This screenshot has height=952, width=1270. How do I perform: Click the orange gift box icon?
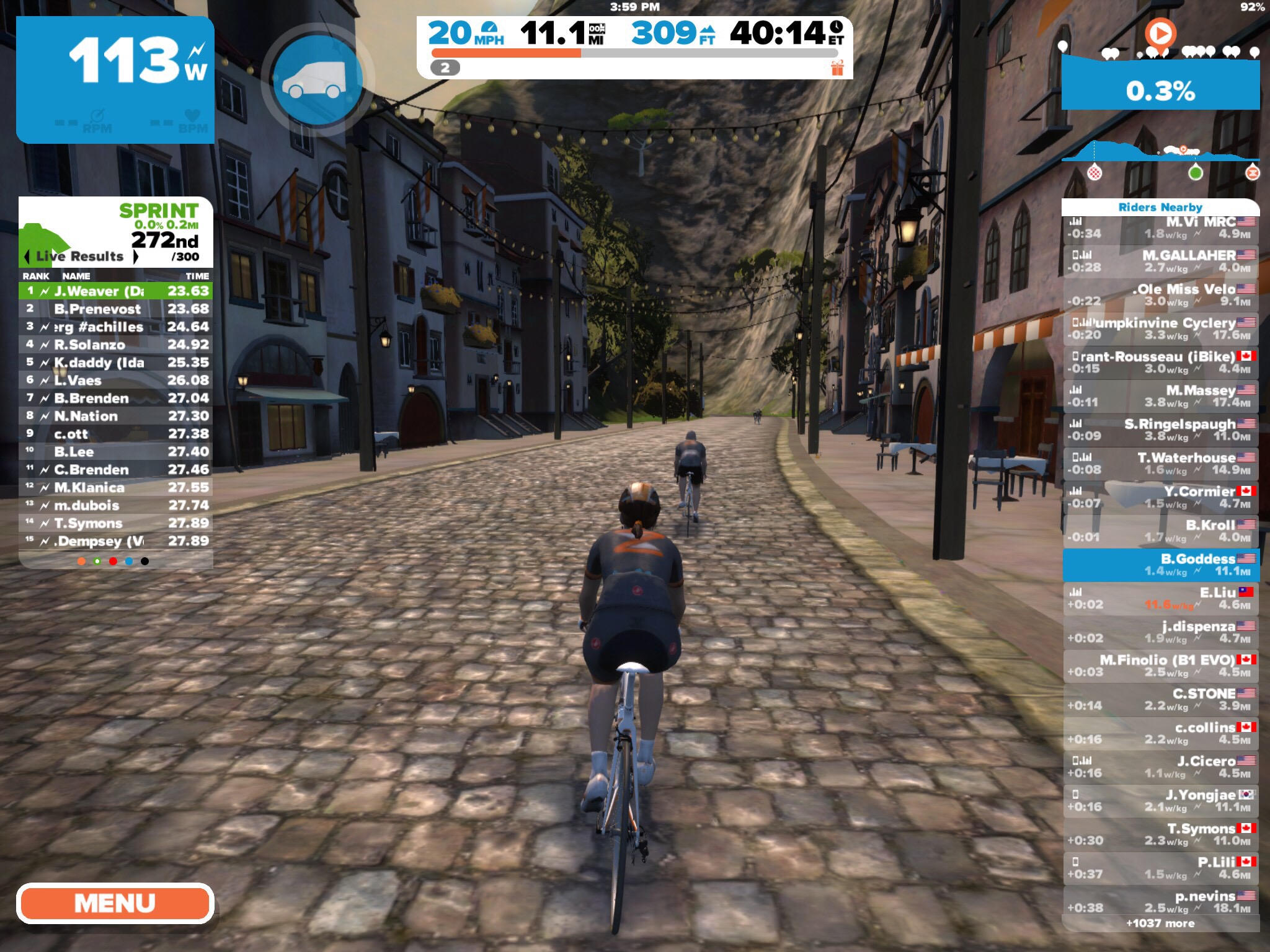click(x=837, y=68)
